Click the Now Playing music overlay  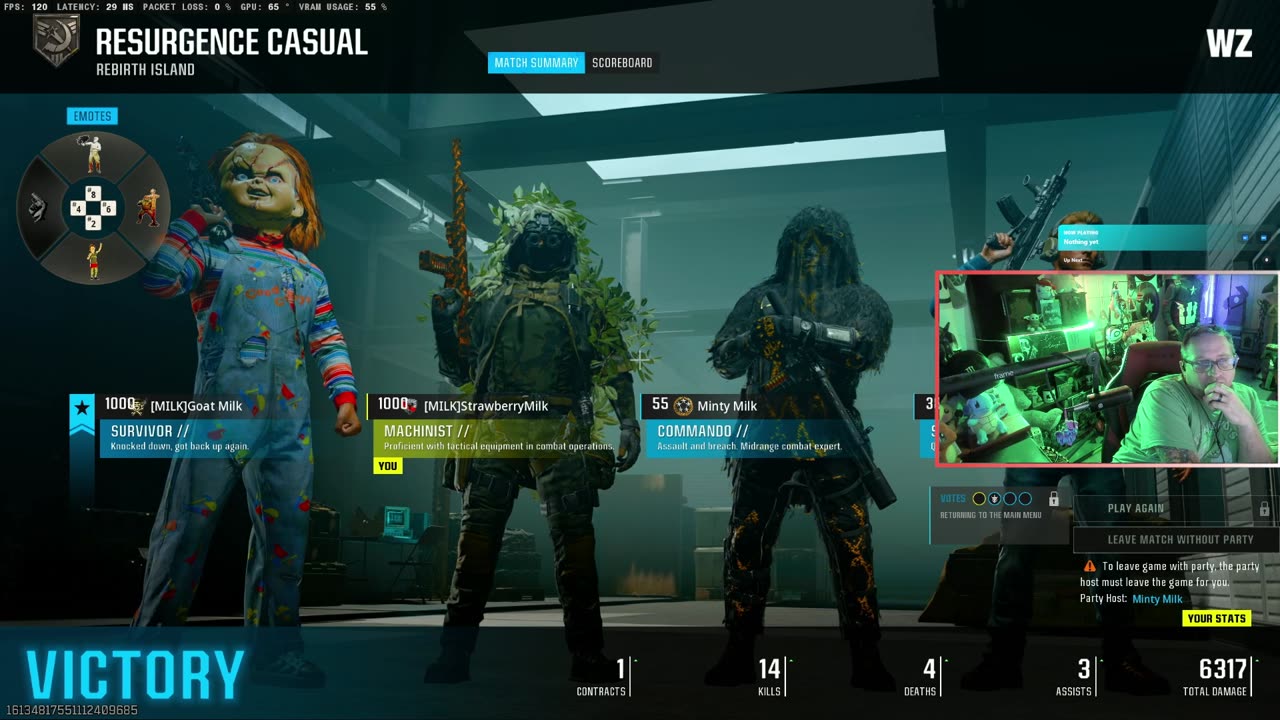[x=1130, y=237]
